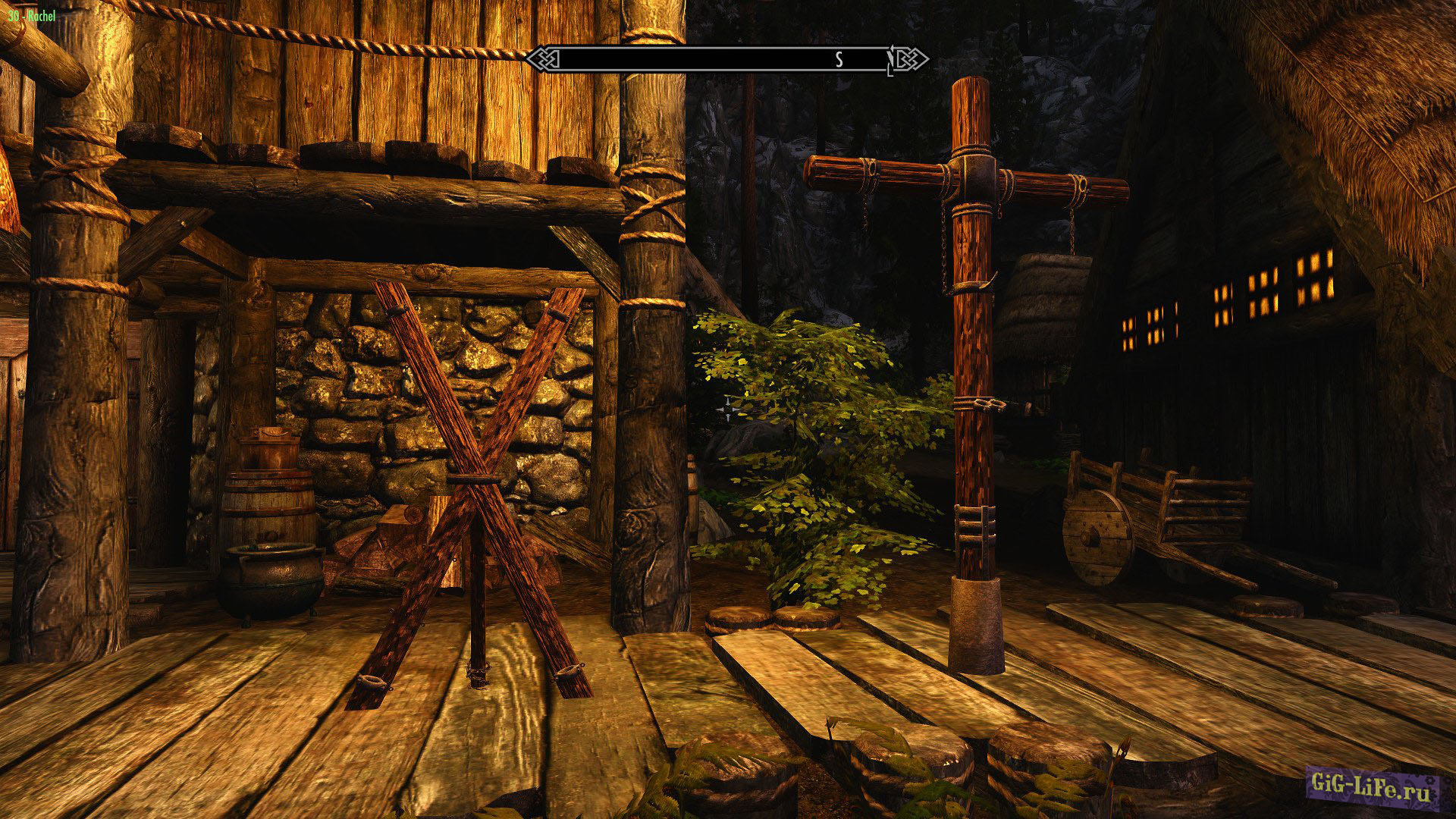The width and height of the screenshot is (1456, 819).
Task: Select the quest marker icon on the compass
Action: [x=890, y=58]
